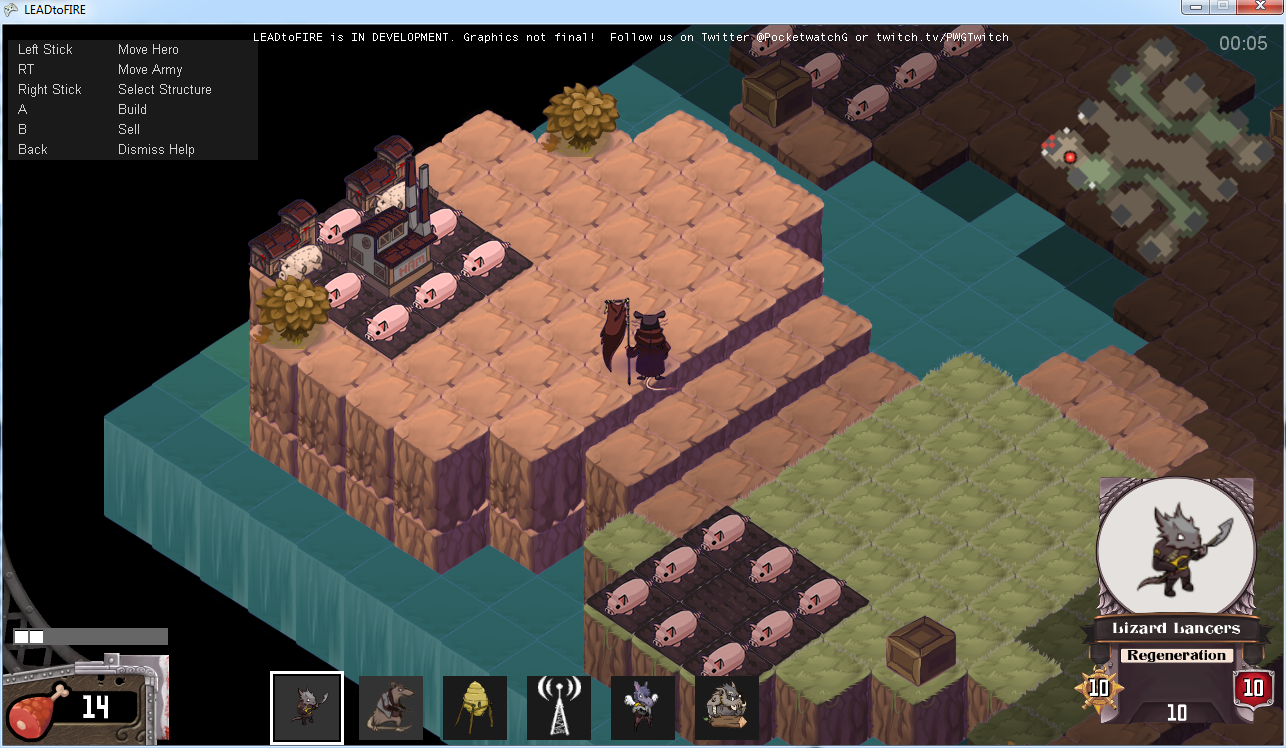Viewport: 1286px width, 748px height.
Task: Select the yellow beehive structure slot
Action: [x=475, y=707]
